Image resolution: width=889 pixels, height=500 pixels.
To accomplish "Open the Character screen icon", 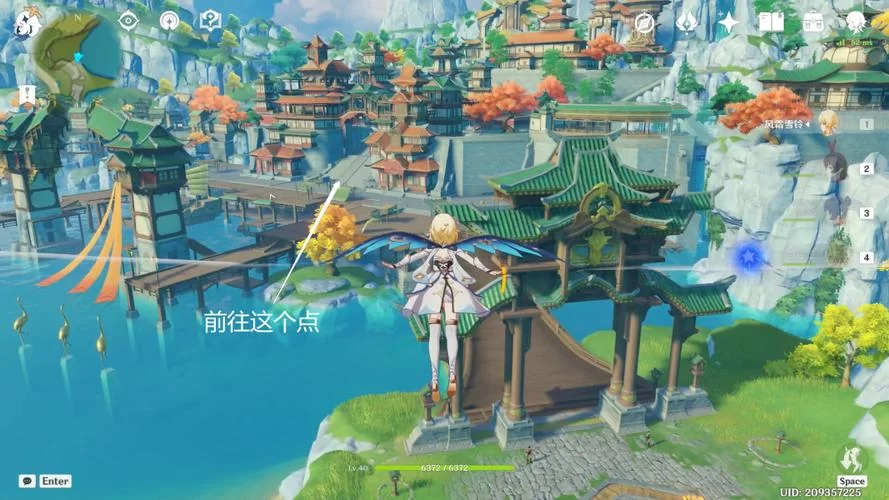I will click(855, 22).
